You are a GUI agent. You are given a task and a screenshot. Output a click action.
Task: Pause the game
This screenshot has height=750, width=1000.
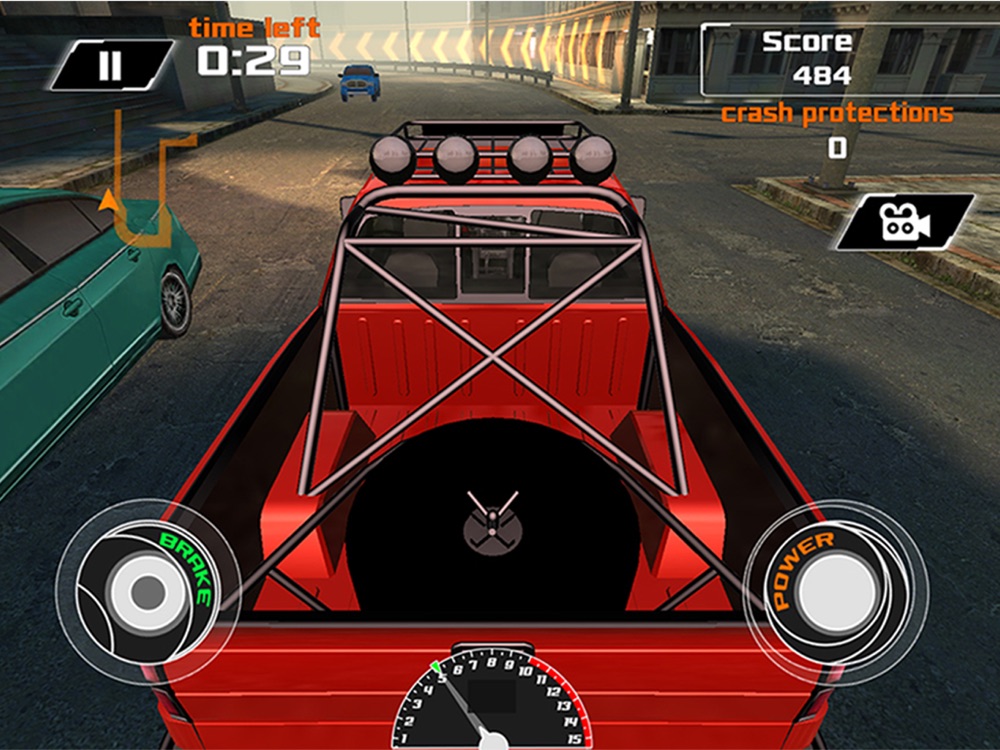[111, 65]
